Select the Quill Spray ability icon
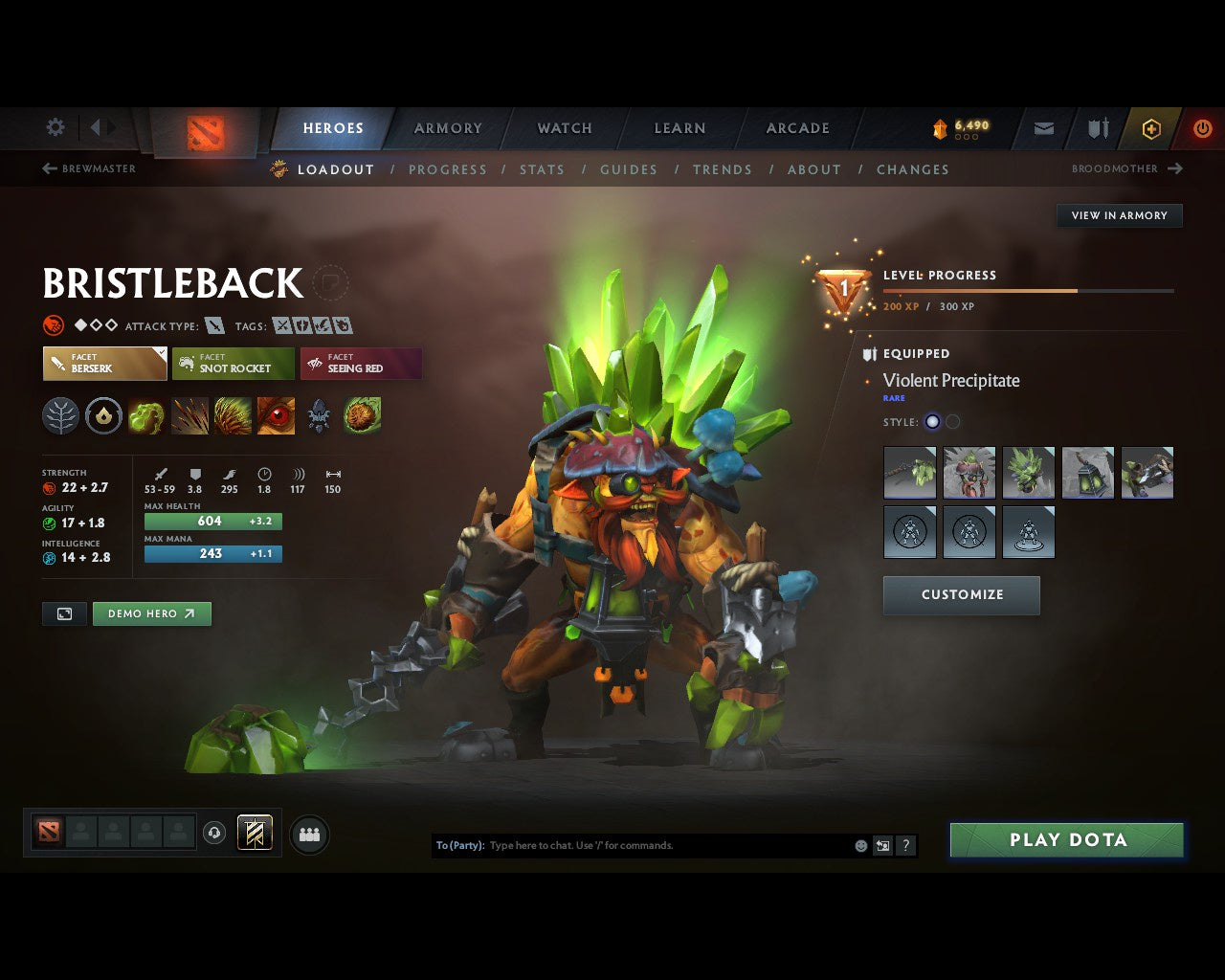The image size is (1225, 980). 189,415
